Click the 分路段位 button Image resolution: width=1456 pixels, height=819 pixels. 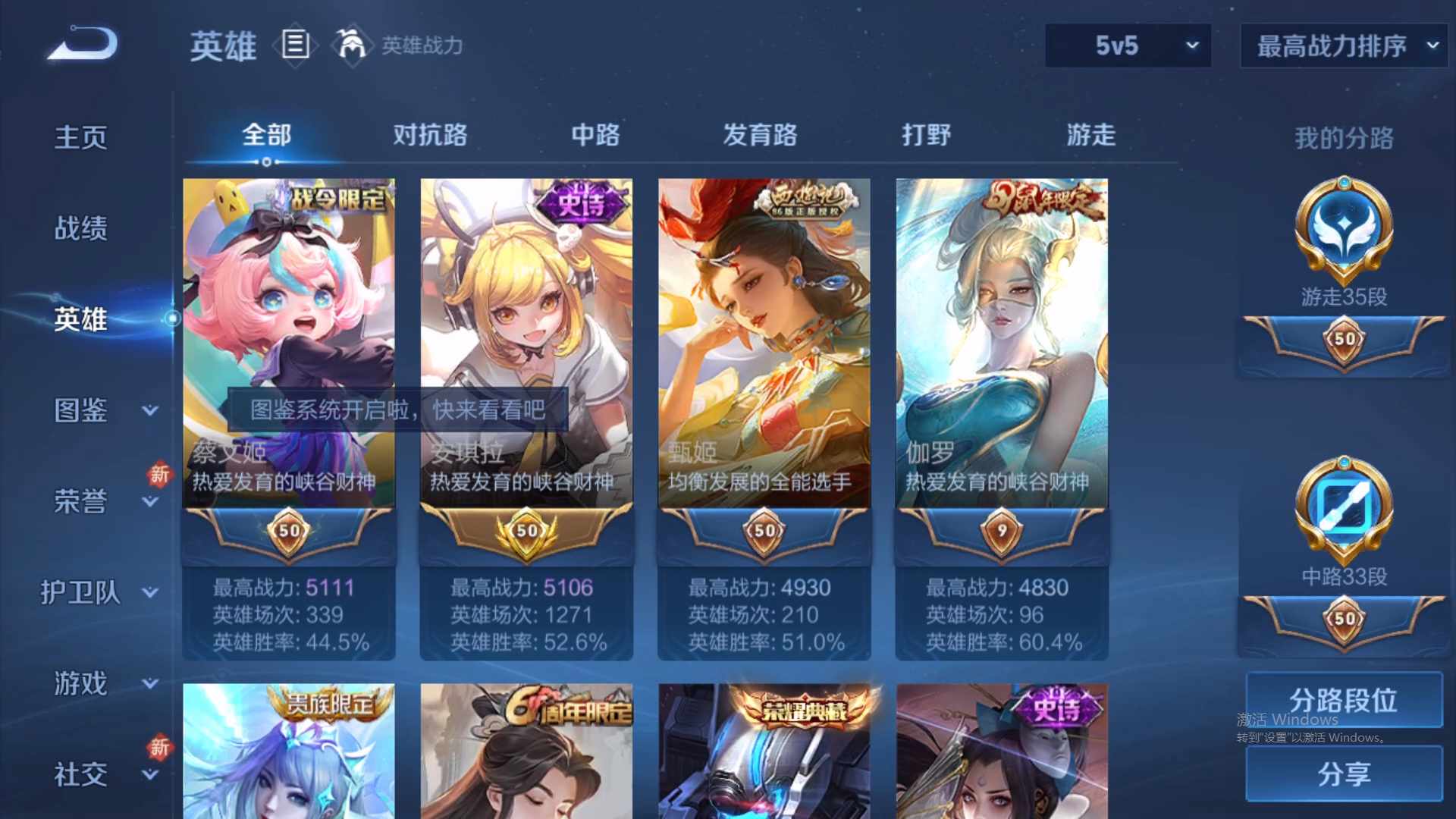1344,701
